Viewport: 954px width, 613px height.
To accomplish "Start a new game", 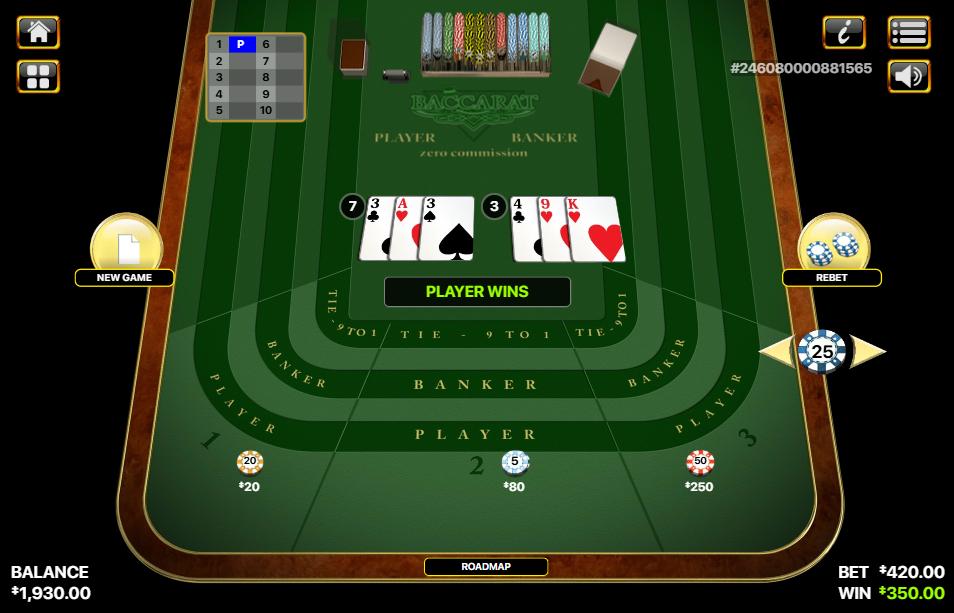I will pos(124,250).
